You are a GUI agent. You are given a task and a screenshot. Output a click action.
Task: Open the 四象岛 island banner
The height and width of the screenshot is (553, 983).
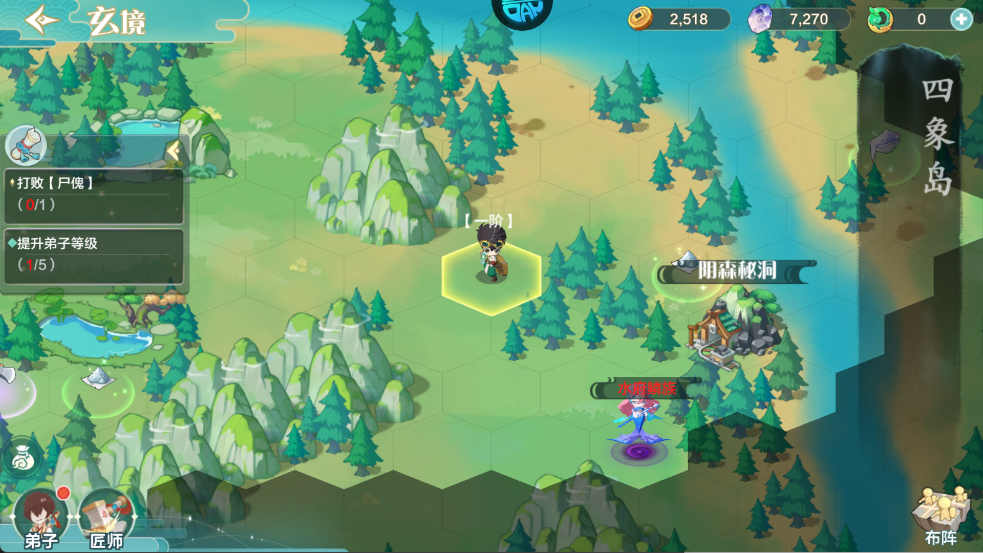coord(937,135)
